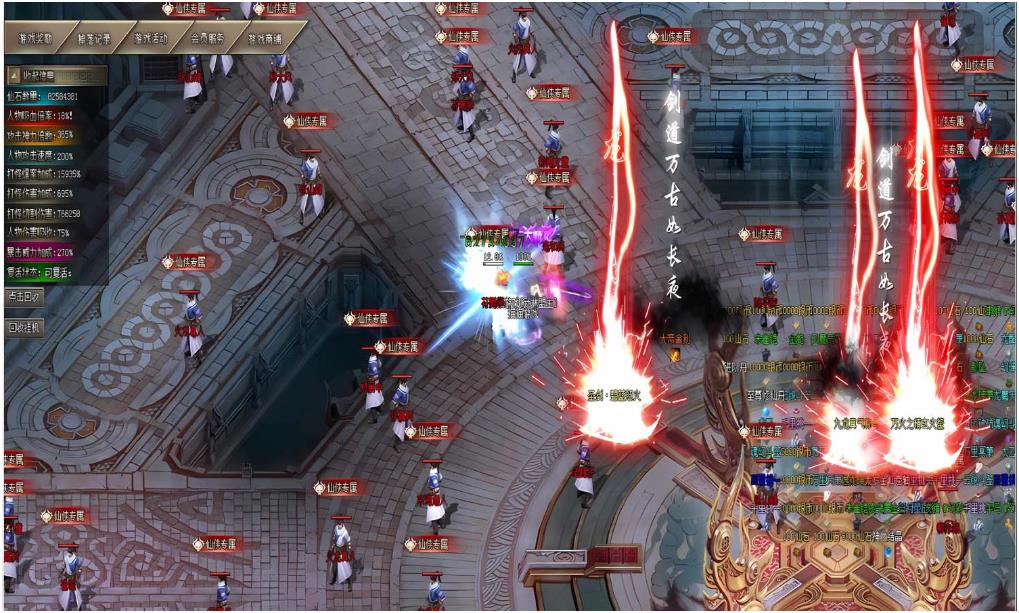Image resolution: width=1019 pixels, height=613 pixels.
Task: Activate the 回收挂机 auto-recycle button
Action: [25, 327]
